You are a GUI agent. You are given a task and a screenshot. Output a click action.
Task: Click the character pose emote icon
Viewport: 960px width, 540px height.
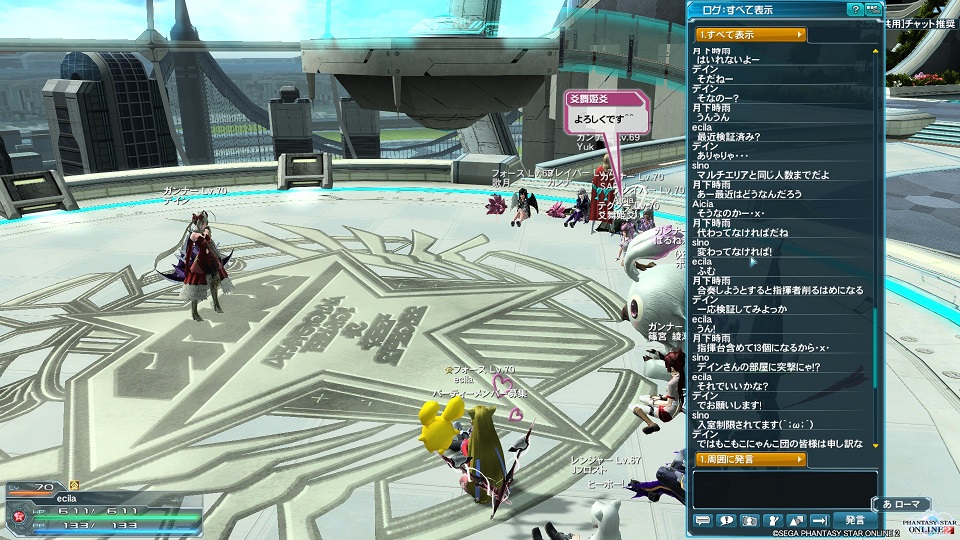click(773, 520)
